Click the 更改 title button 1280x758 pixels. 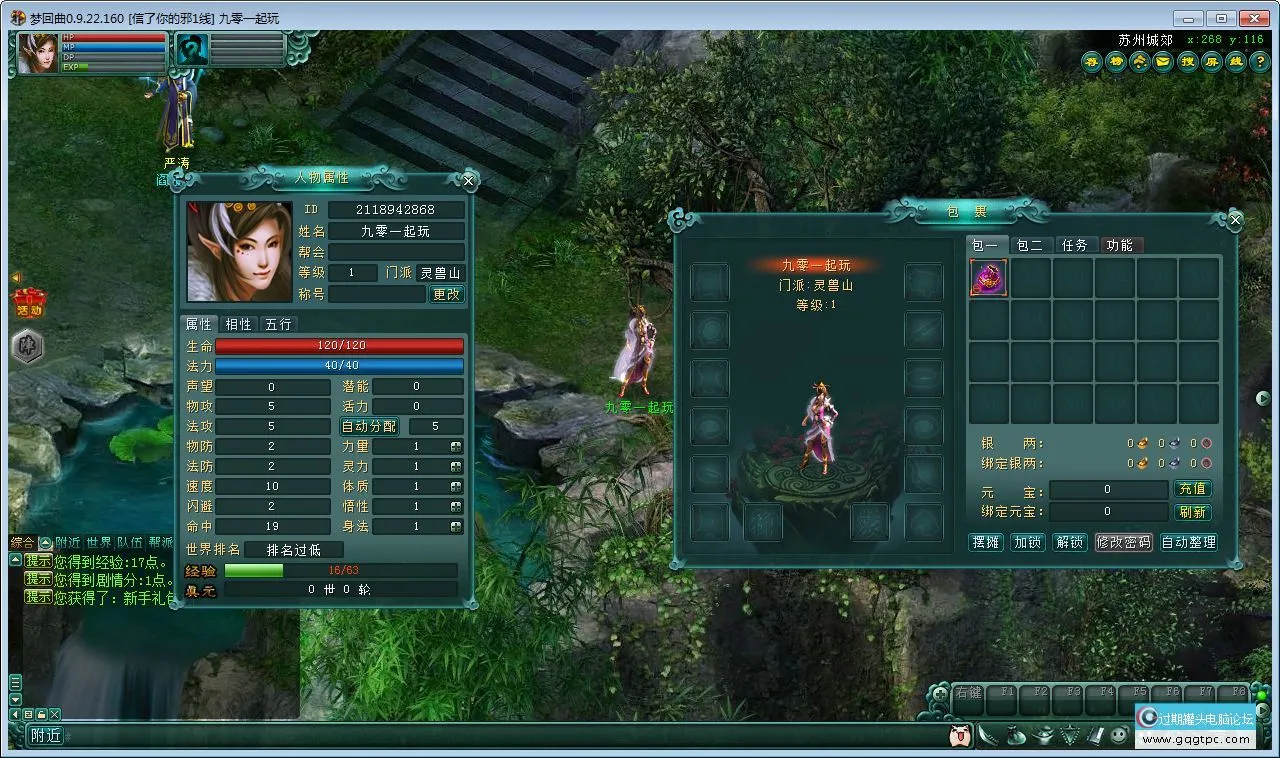(x=446, y=294)
